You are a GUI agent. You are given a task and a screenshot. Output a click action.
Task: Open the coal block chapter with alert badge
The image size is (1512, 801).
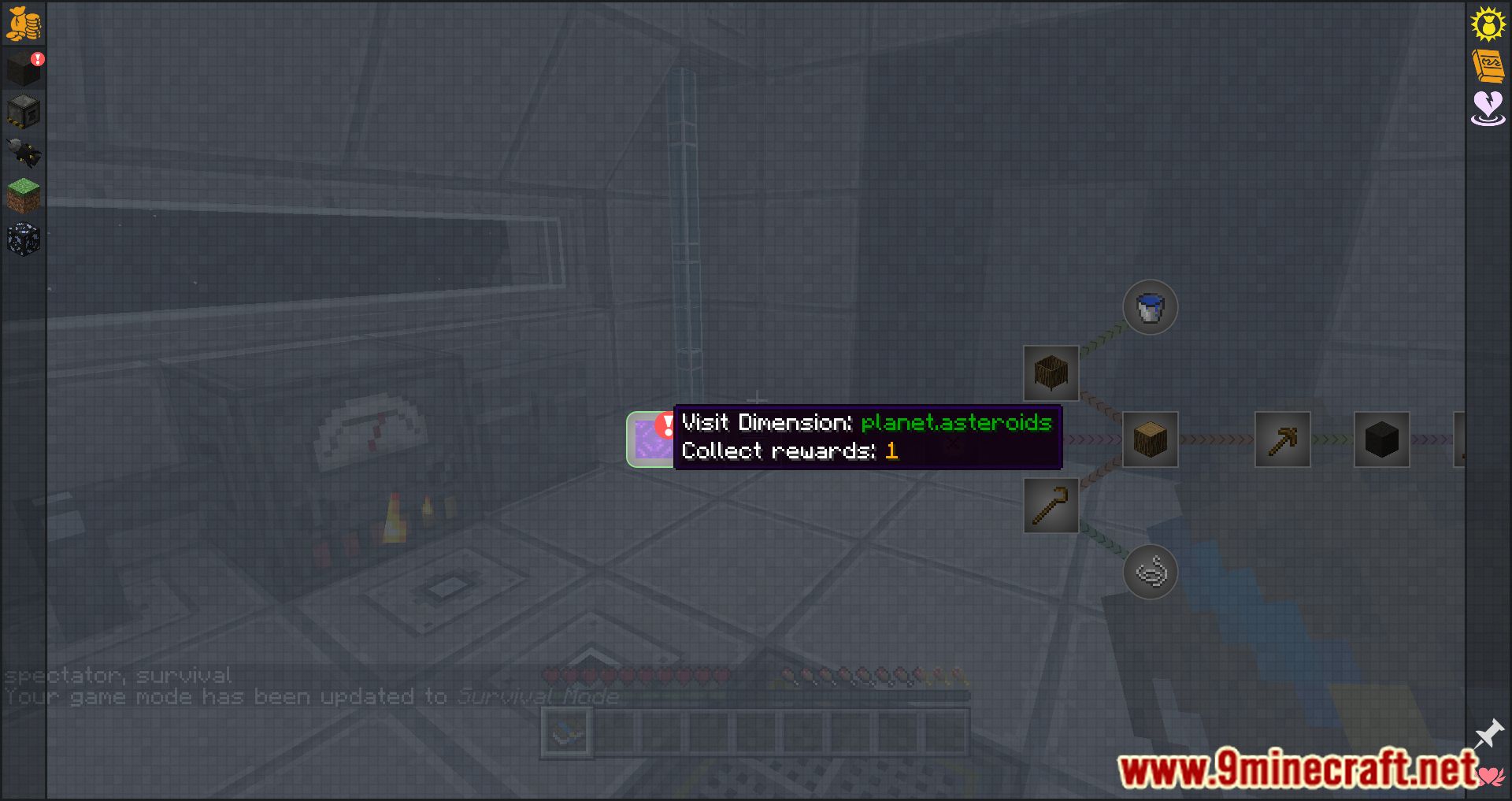click(x=24, y=69)
